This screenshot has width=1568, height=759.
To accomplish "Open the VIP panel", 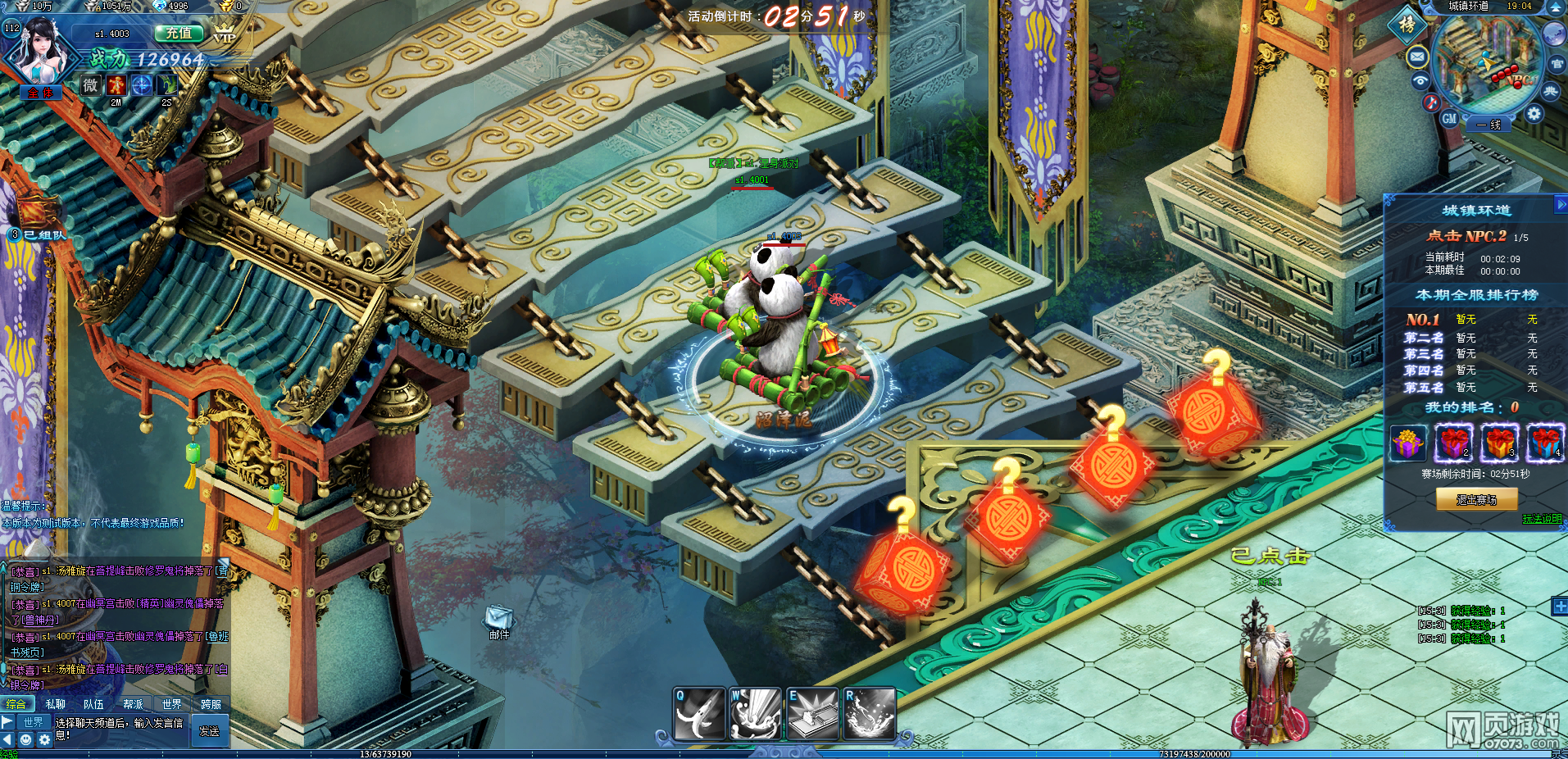I will click(224, 34).
